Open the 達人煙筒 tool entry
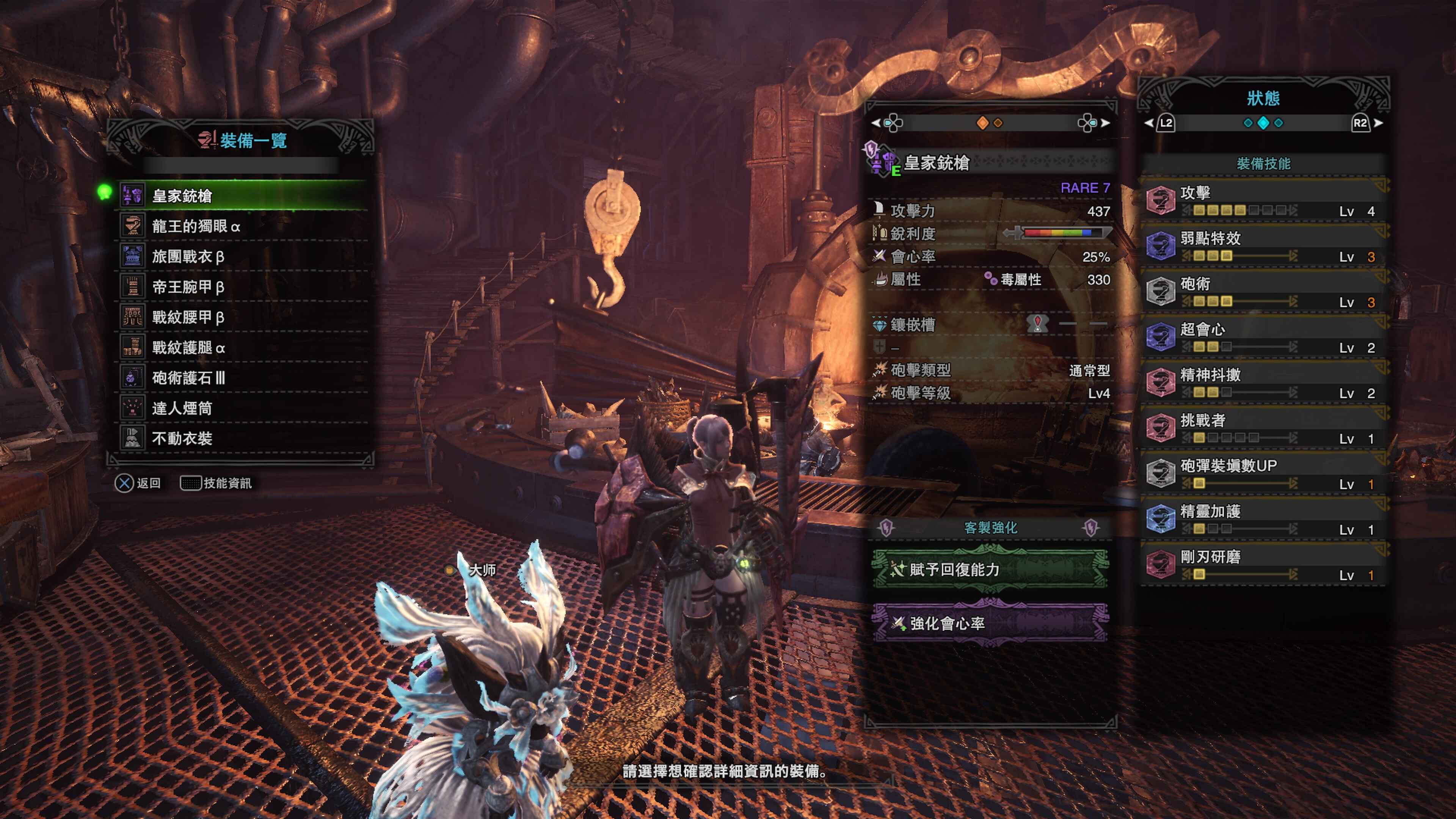 [243, 408]
